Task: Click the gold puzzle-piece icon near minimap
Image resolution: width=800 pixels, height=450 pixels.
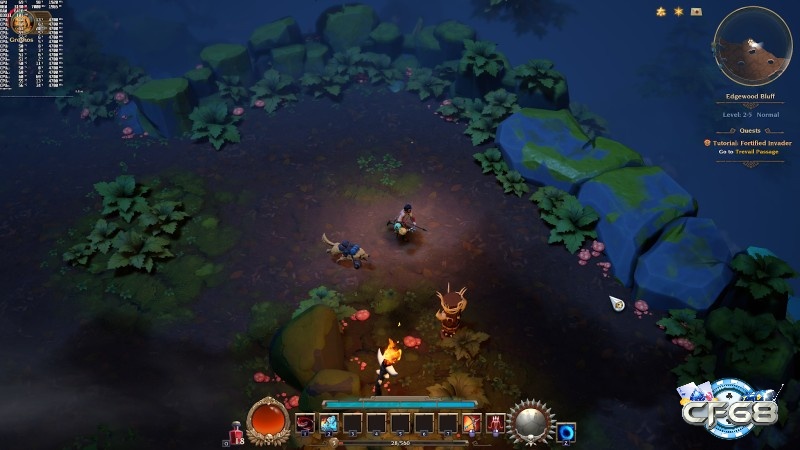Action: click(660, 11)
